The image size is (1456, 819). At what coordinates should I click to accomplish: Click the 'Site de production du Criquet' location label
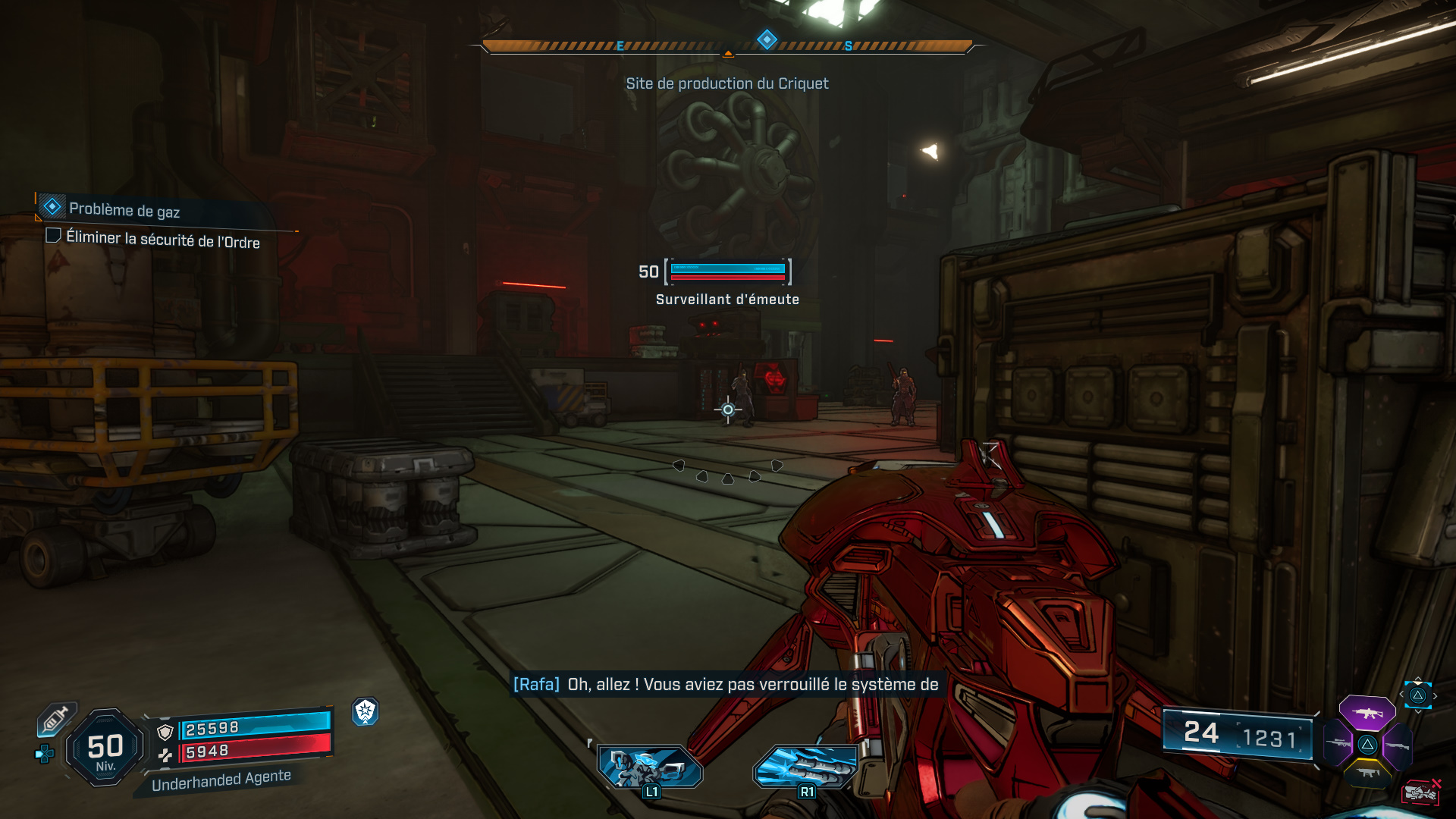click(x=726, y=83)
